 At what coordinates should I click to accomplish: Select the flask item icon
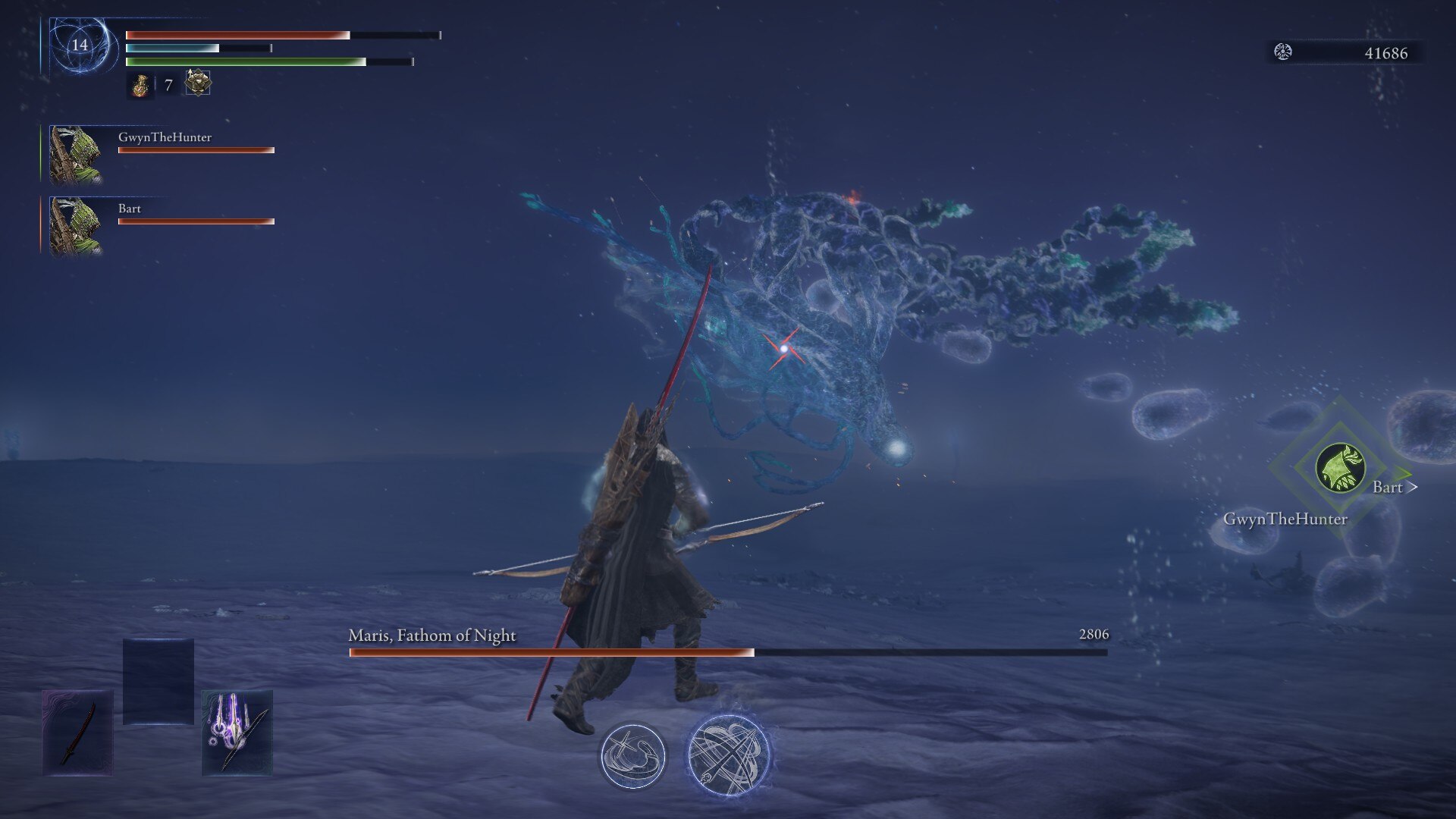140,86
